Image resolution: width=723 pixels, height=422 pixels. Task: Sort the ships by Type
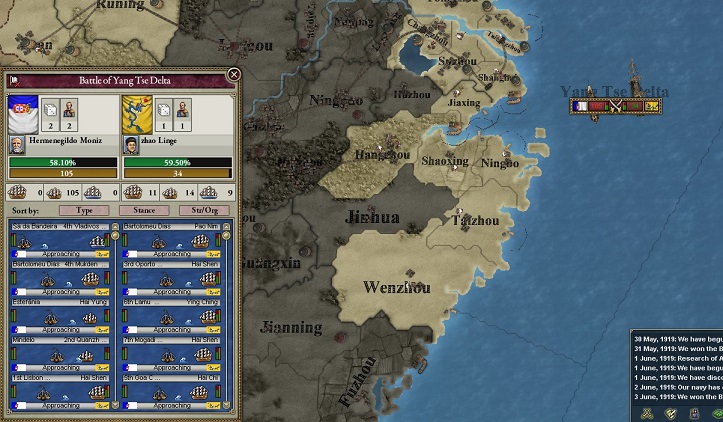[x=84, y=210]
